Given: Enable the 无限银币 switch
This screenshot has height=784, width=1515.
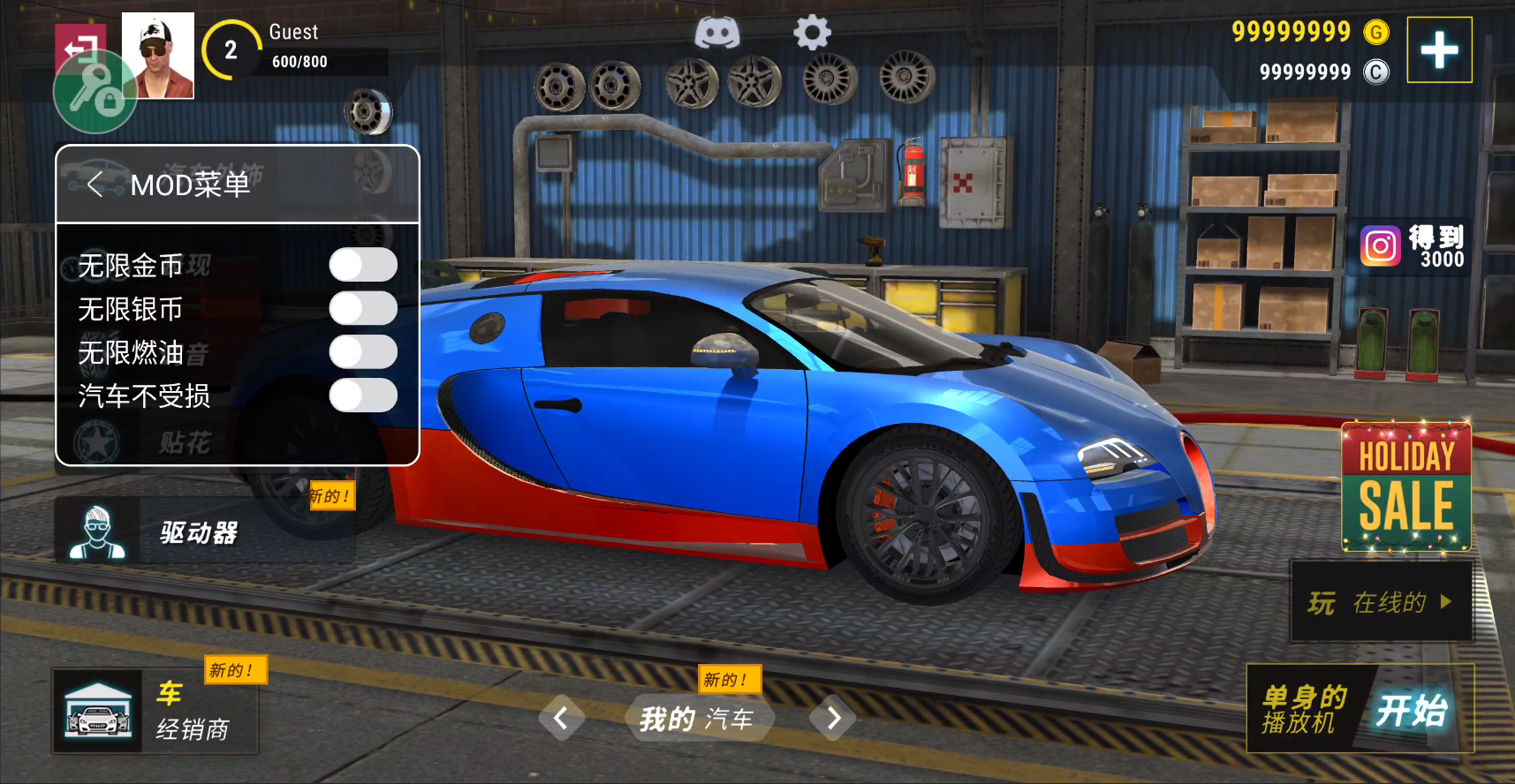Looking at the screenshot, I should pyautogui.click(x=363, y=308).
